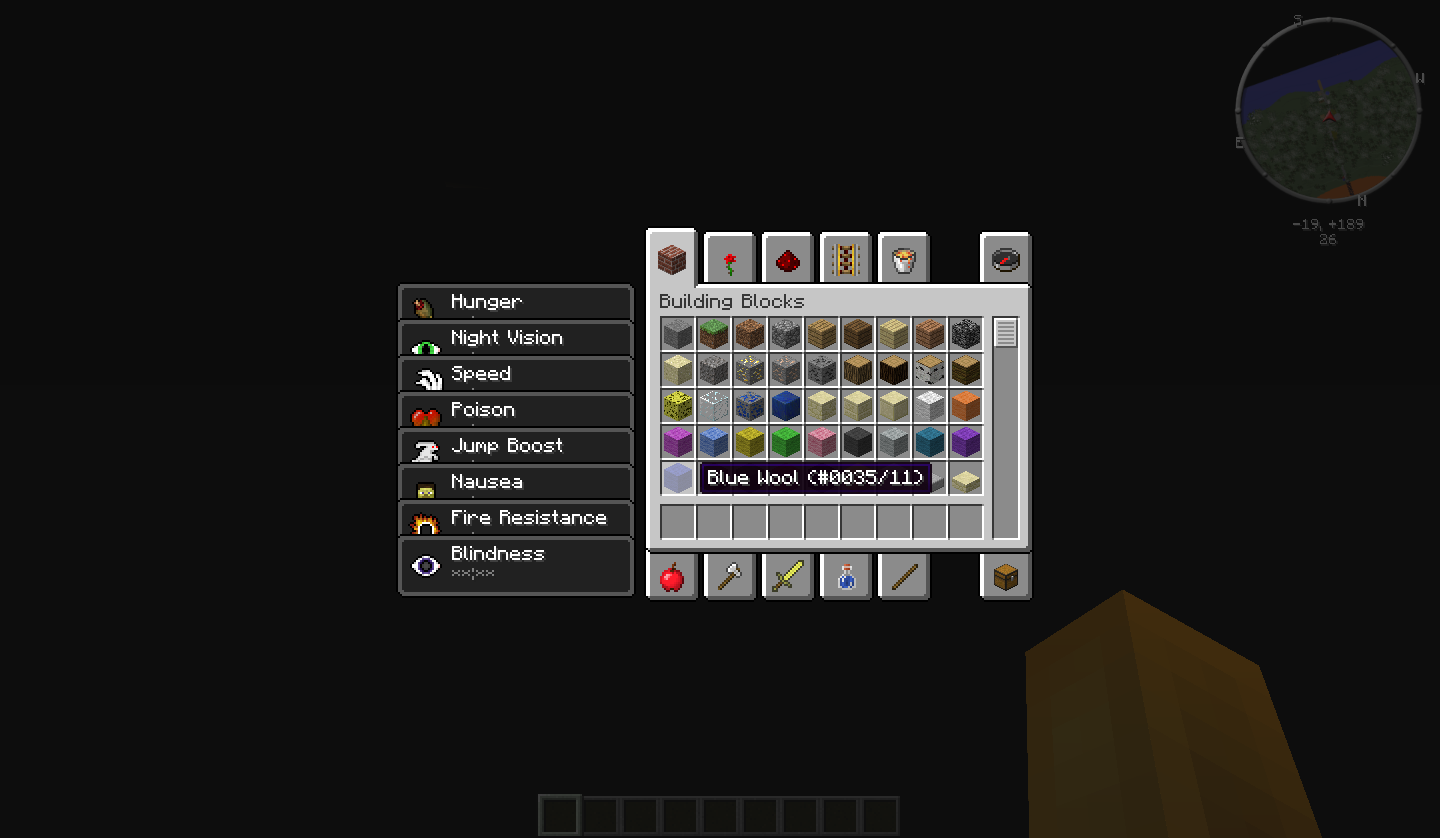Open the Brewing tab (potion bottle icon)
The image size is (1440, 838).
pyautogui.click(x=845, y=576)
